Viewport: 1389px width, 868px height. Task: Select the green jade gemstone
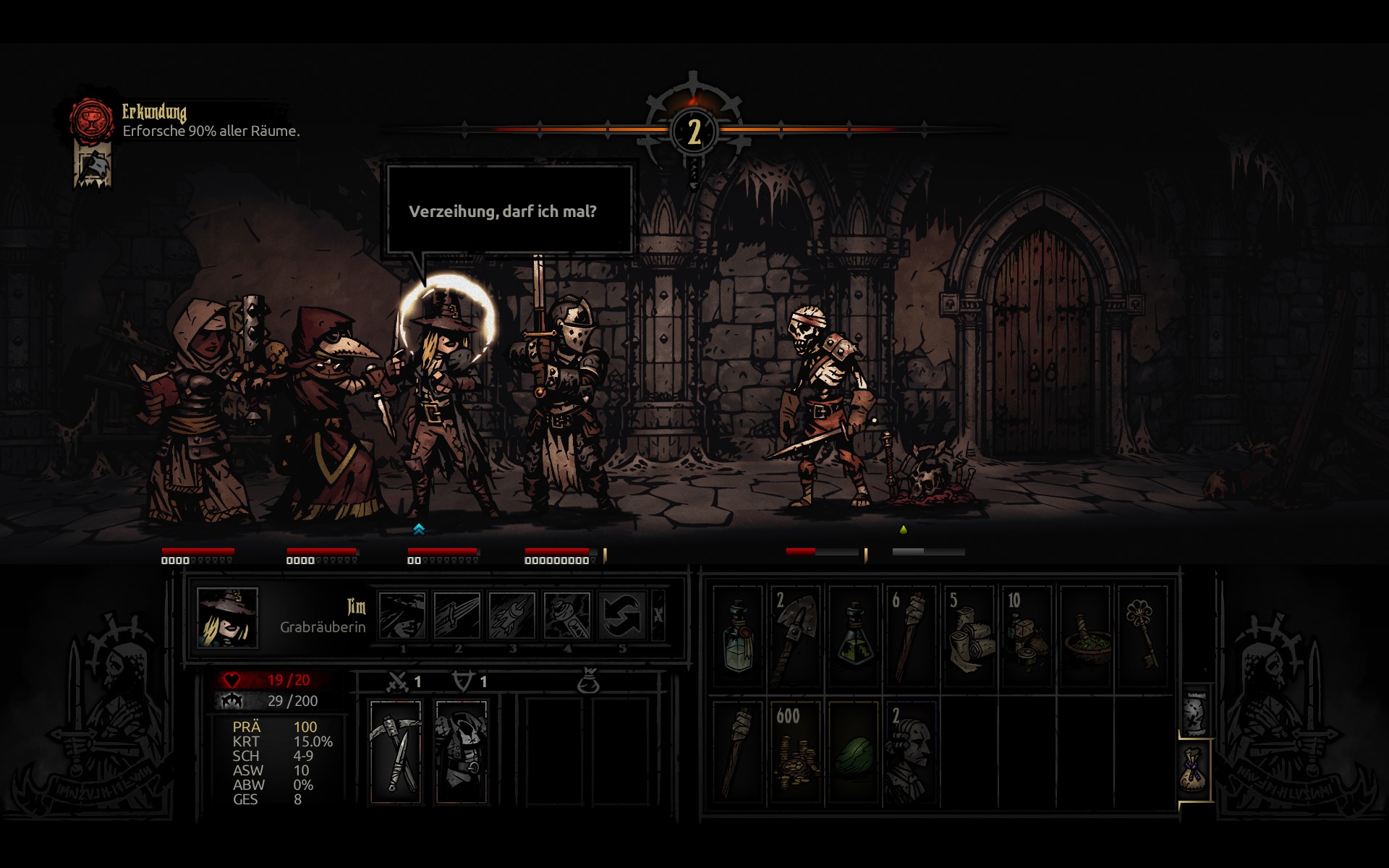click(854, 752)
